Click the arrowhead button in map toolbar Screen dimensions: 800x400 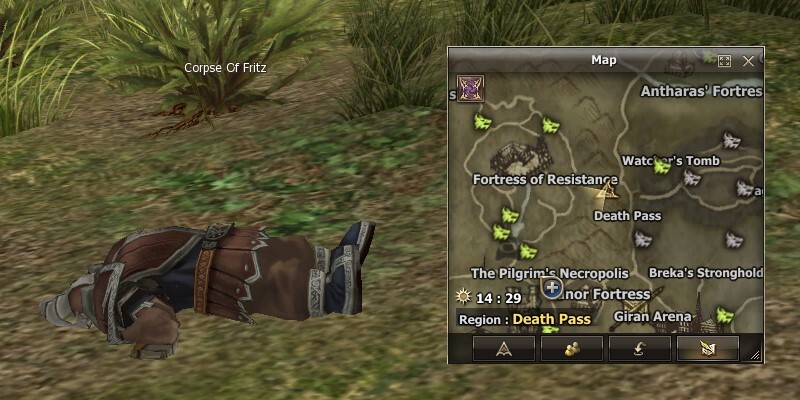pos(503,348)
